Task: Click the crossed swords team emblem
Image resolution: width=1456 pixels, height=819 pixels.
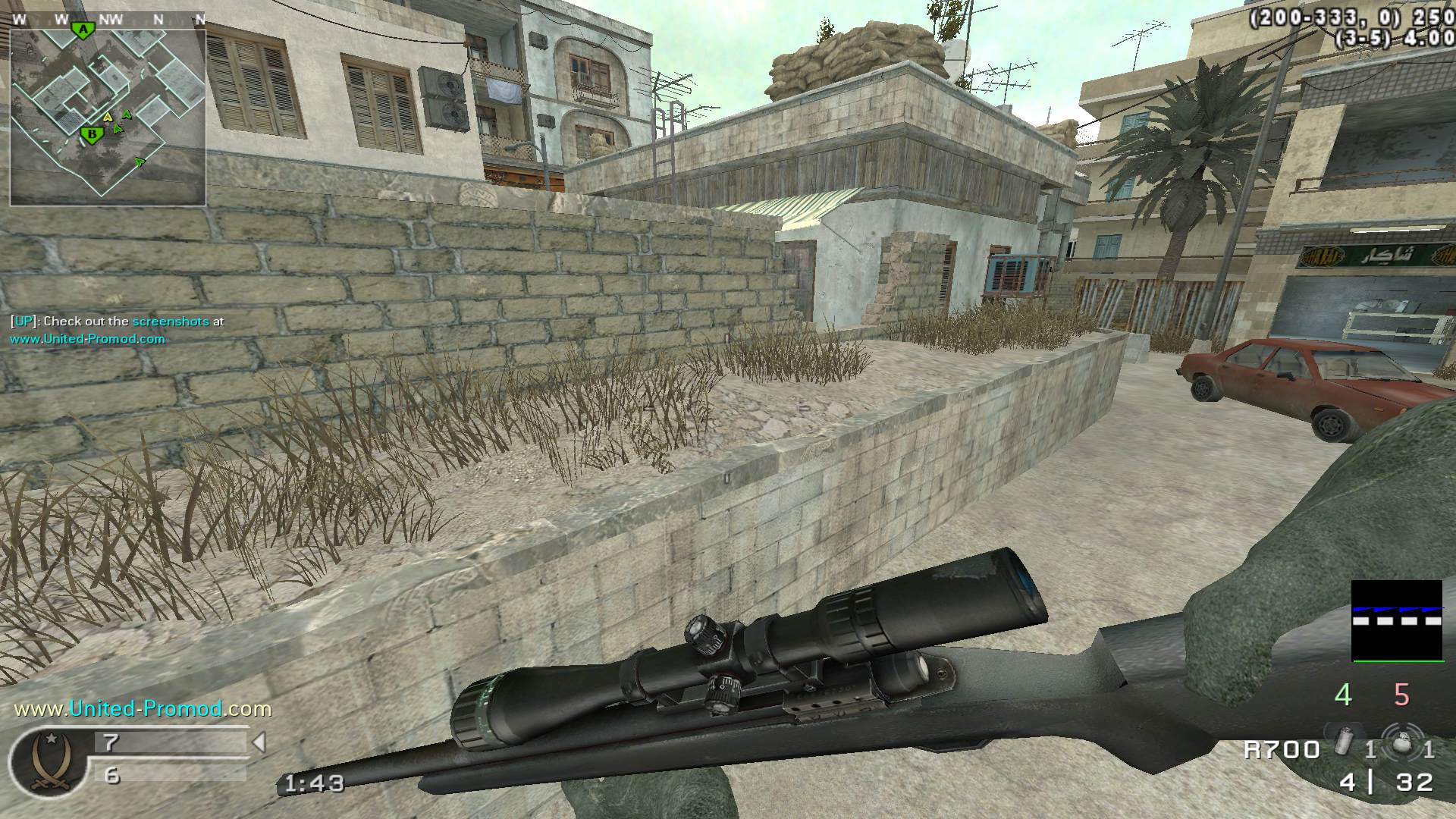Action: pos(48,762)
